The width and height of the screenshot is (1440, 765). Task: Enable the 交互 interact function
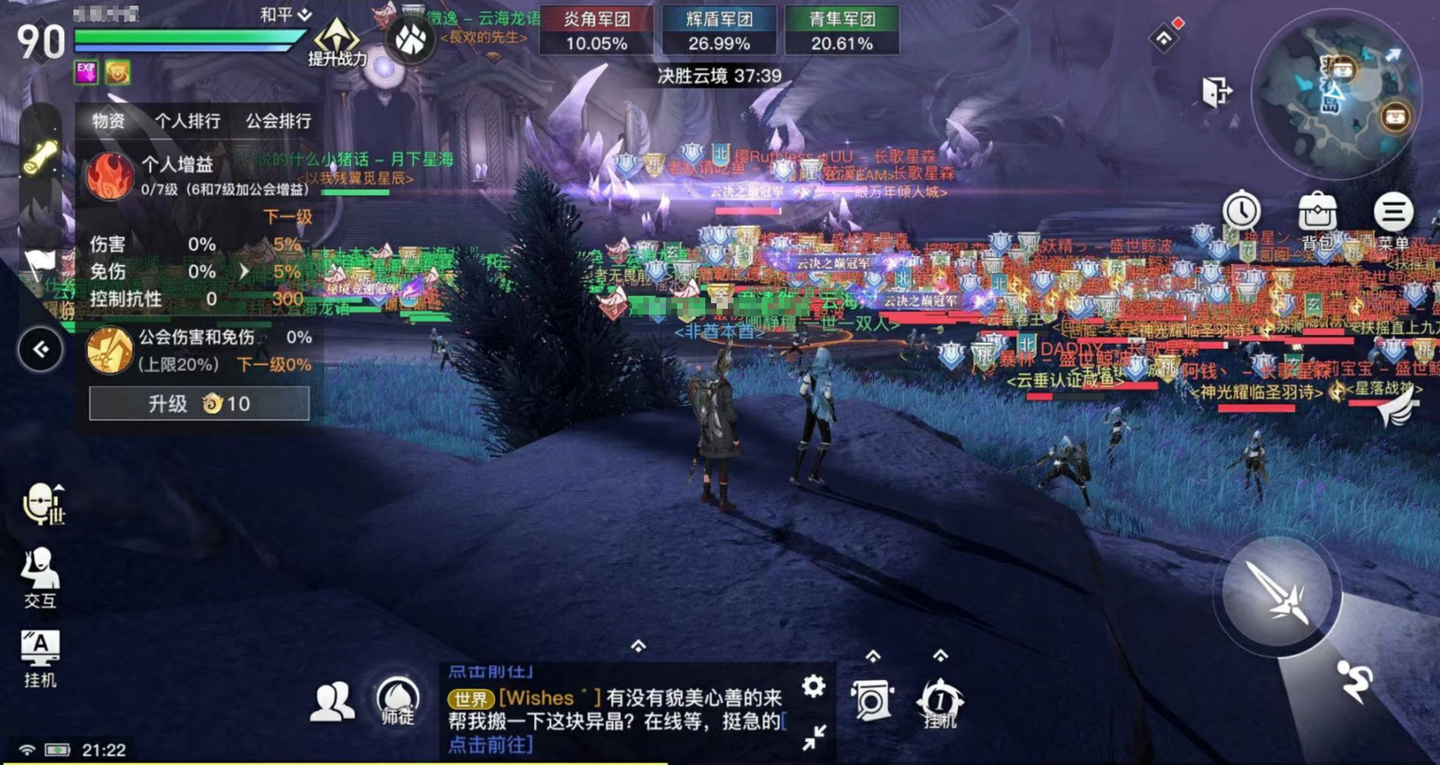coord(38,570)
